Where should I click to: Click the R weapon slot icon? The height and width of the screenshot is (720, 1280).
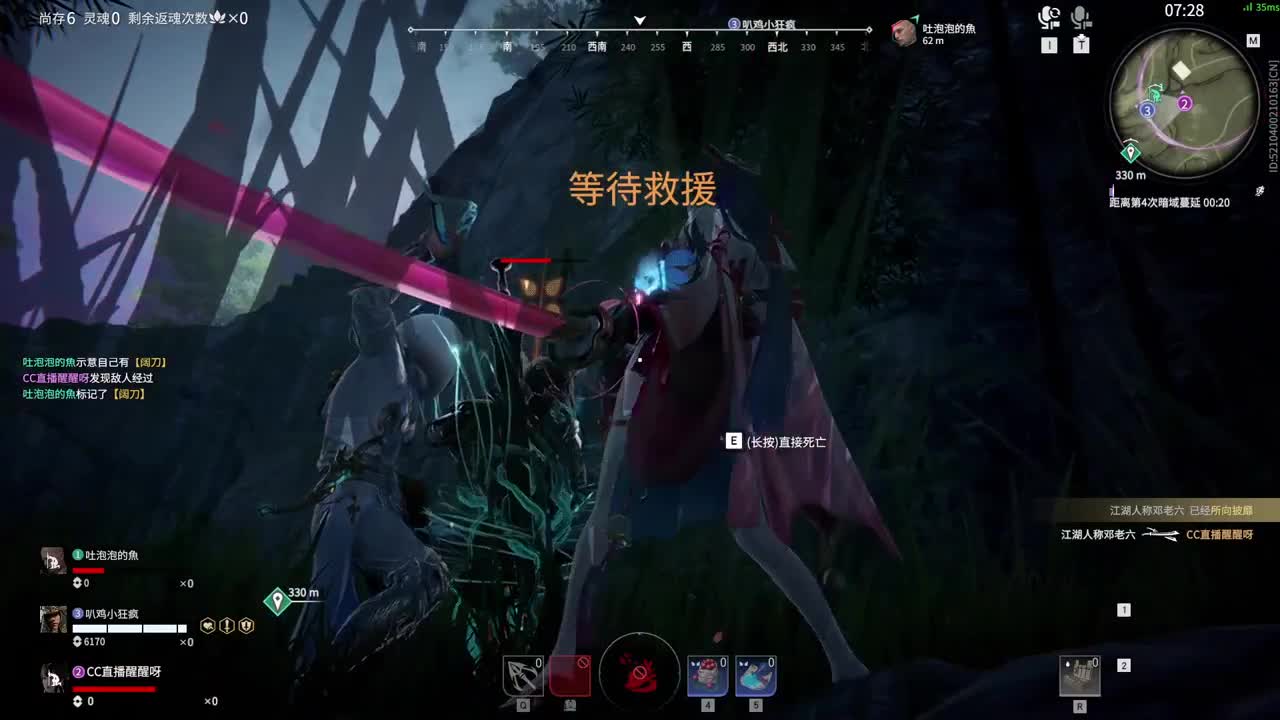1082,676
